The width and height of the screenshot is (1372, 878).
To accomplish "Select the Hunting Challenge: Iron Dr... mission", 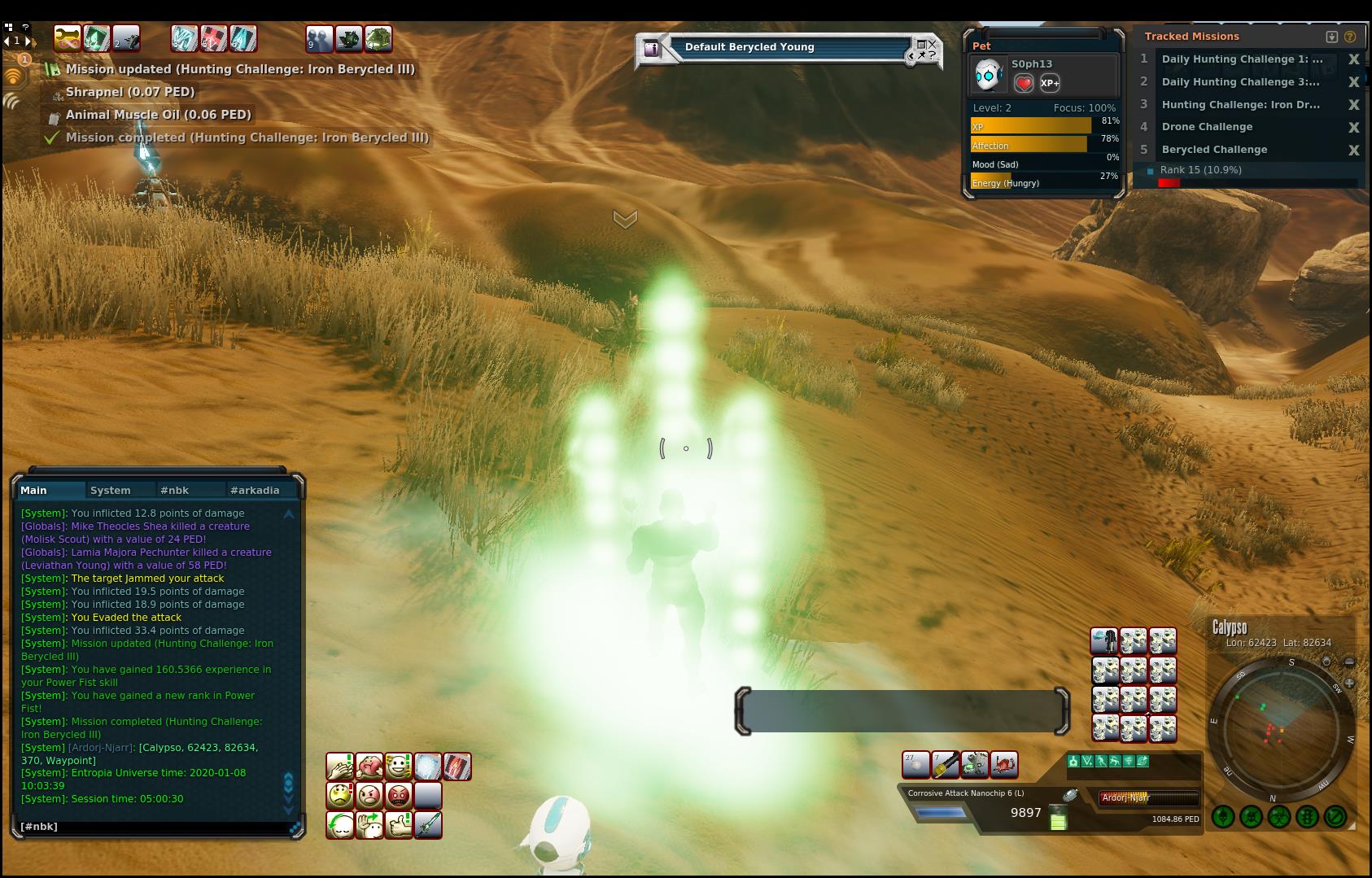I will point(1240,104).
